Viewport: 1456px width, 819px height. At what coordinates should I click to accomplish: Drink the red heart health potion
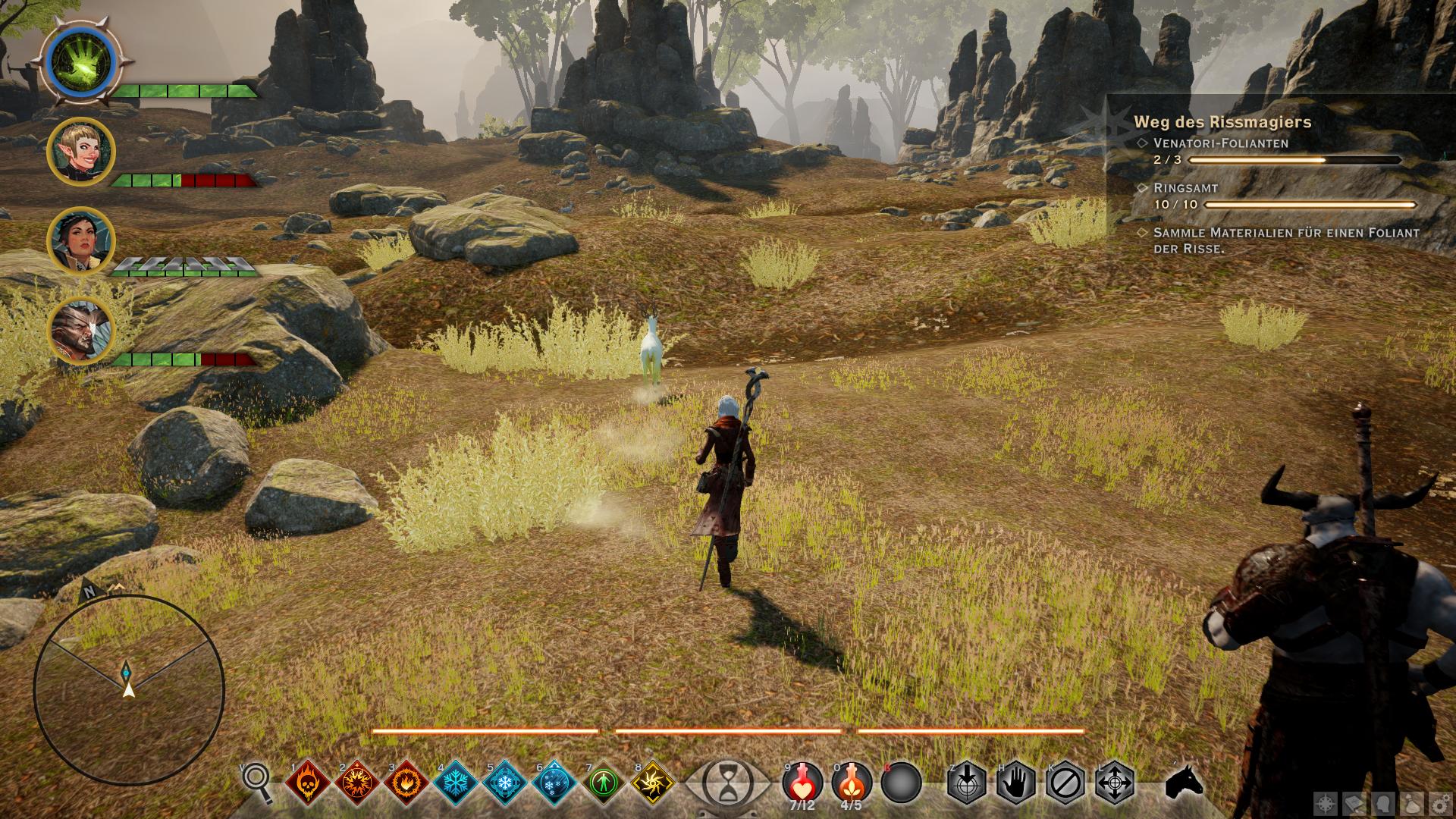tap(802, 781)
